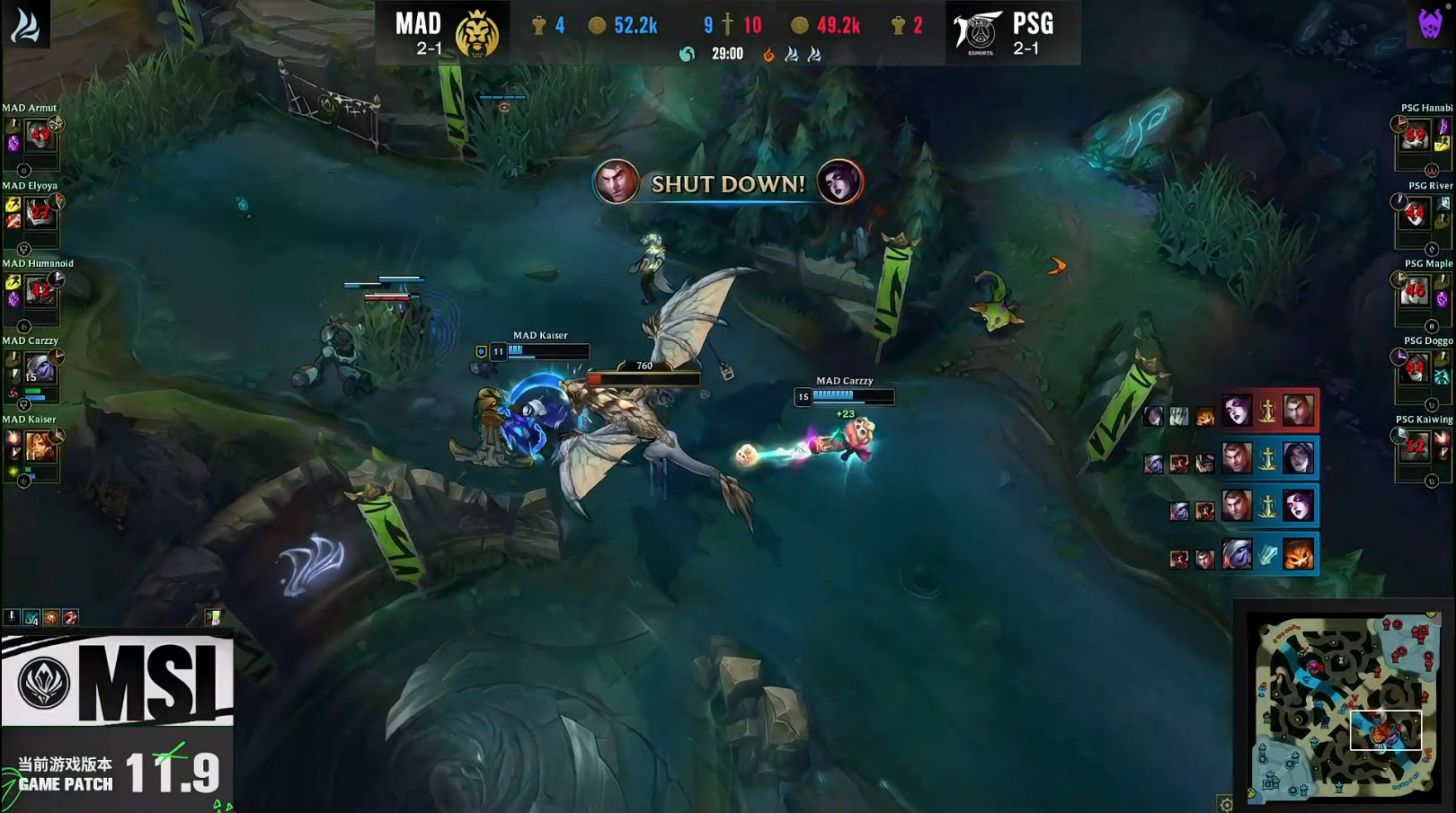This screenshot has width=1456, height=813.
Task: Click on the minimap
Action: (1344, 707)
